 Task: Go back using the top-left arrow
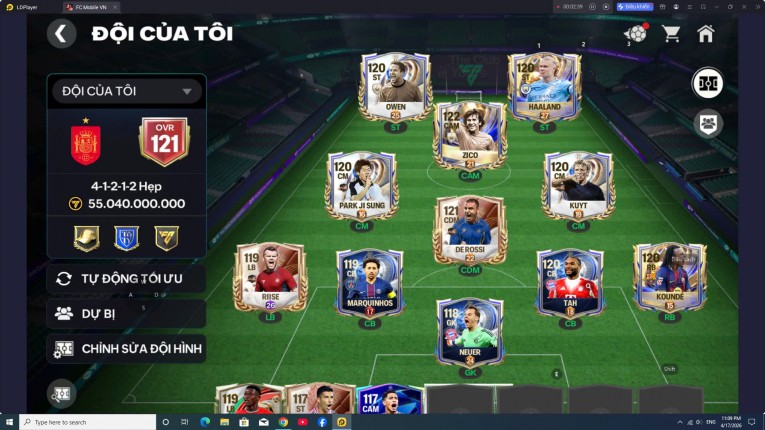(x=61, y=34)
